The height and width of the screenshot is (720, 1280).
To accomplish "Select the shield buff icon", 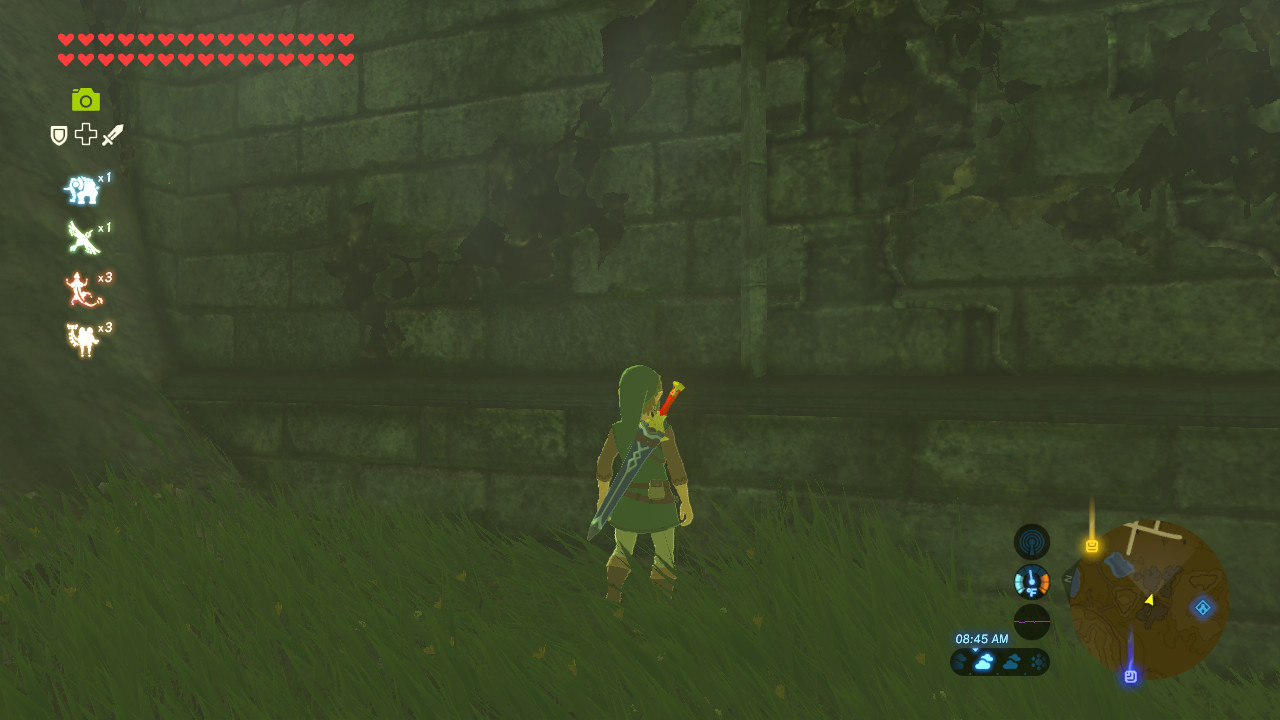I will pyautogui.click(x=57, y=135).
